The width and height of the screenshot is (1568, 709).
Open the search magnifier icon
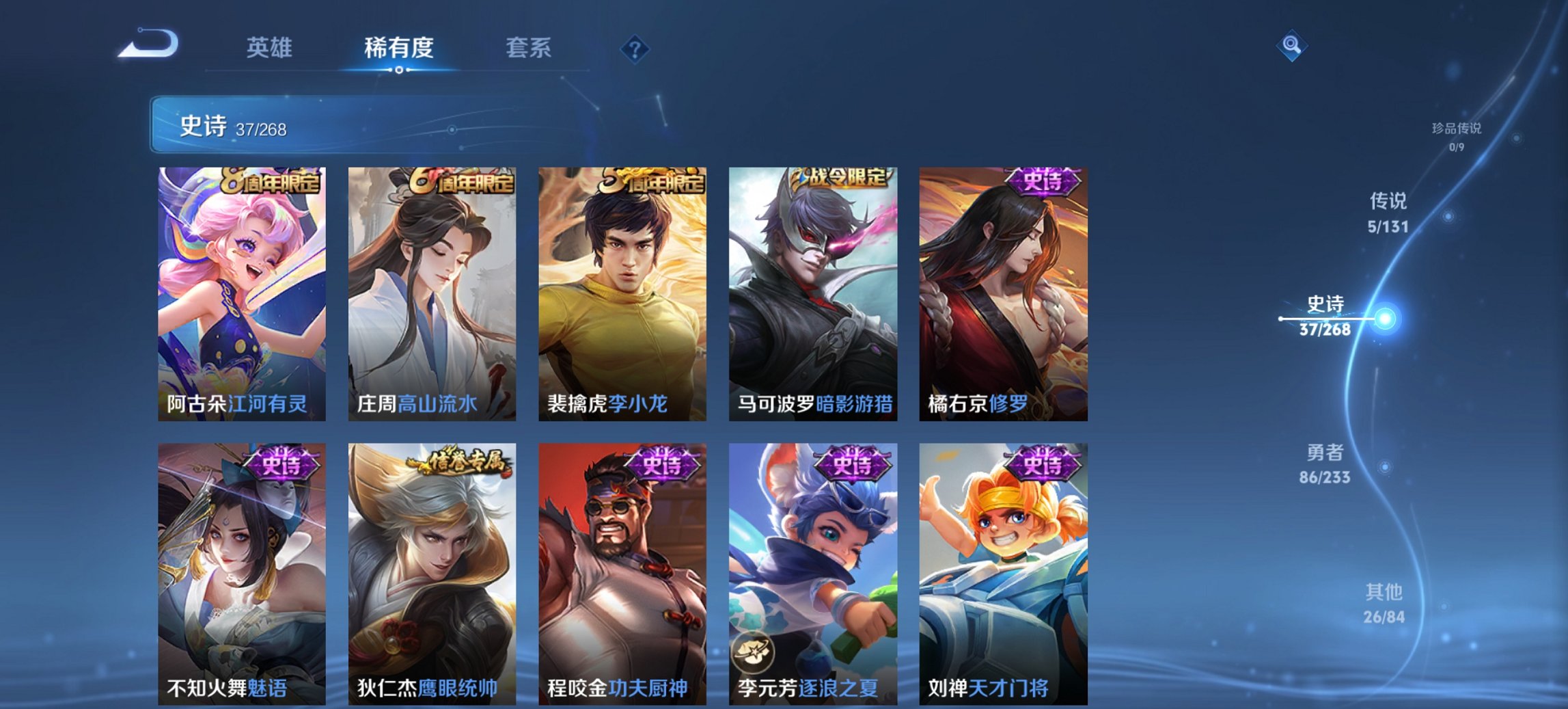[1292, 46]
